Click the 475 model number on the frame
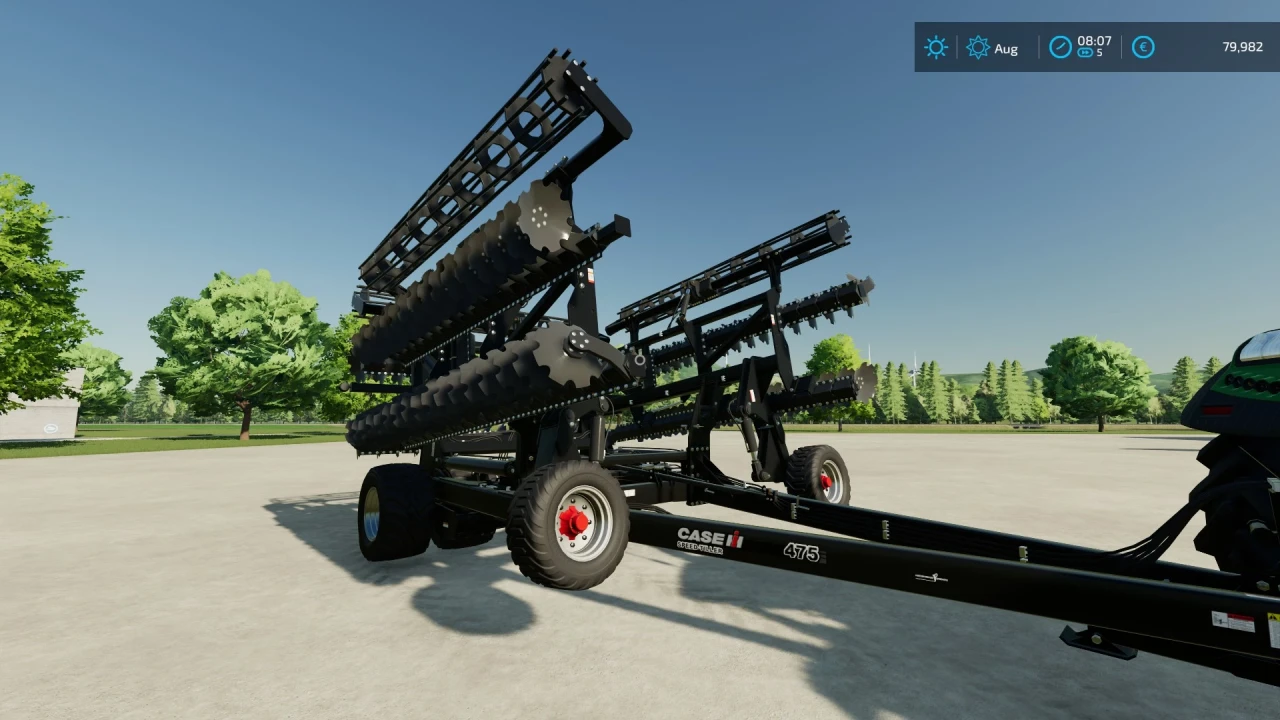 click(x=802, y=551)
